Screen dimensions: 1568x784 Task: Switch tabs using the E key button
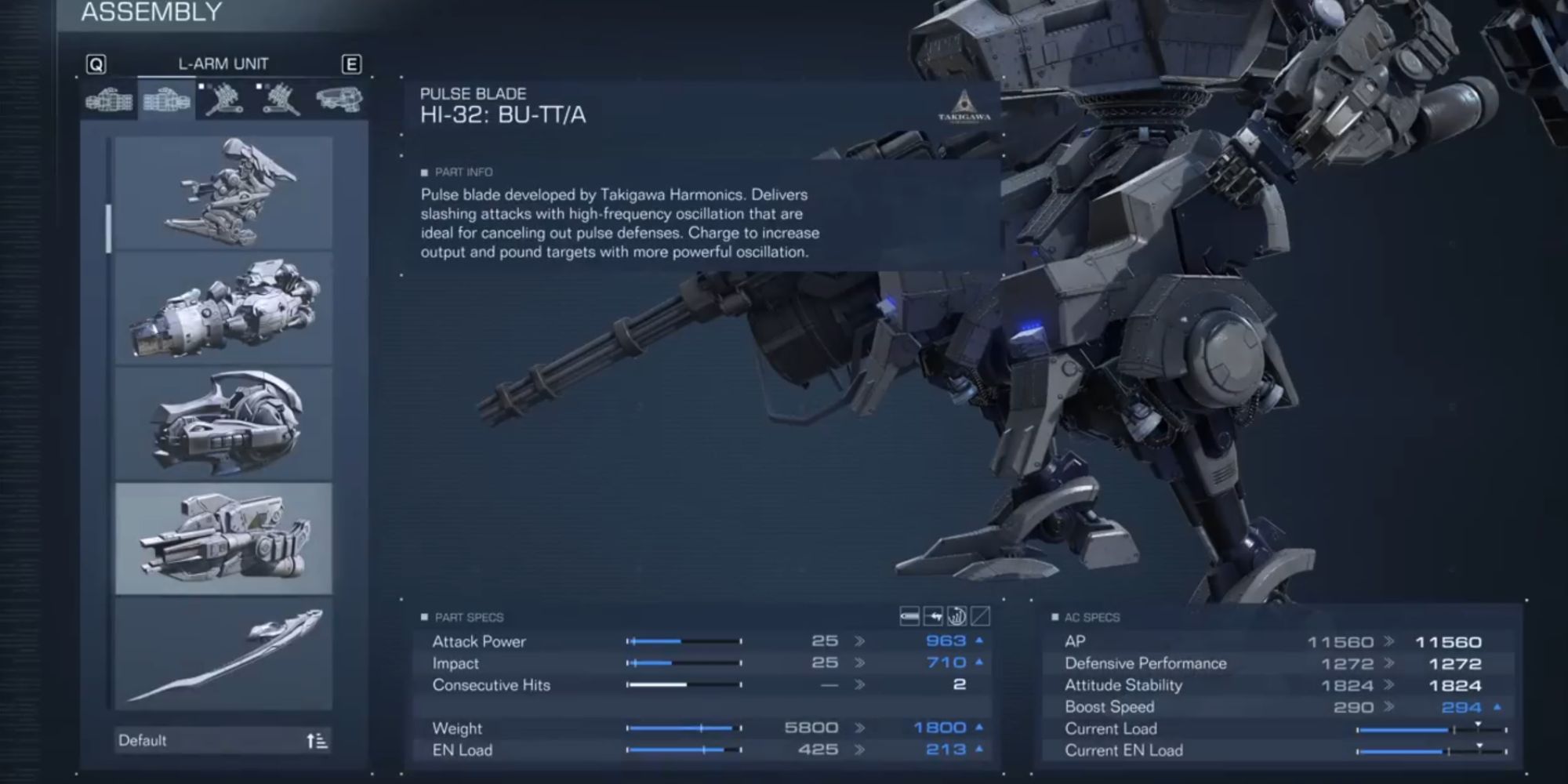coord(353,65)
